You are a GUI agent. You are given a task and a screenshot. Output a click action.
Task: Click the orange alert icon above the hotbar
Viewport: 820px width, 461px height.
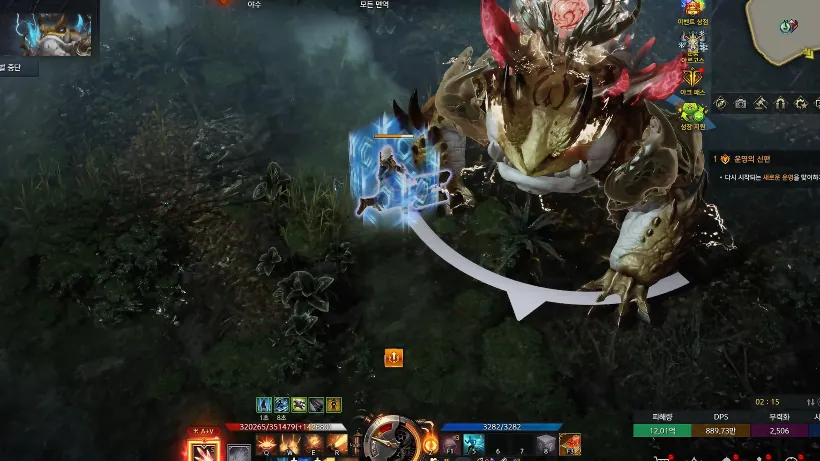(x=394, y=357)
